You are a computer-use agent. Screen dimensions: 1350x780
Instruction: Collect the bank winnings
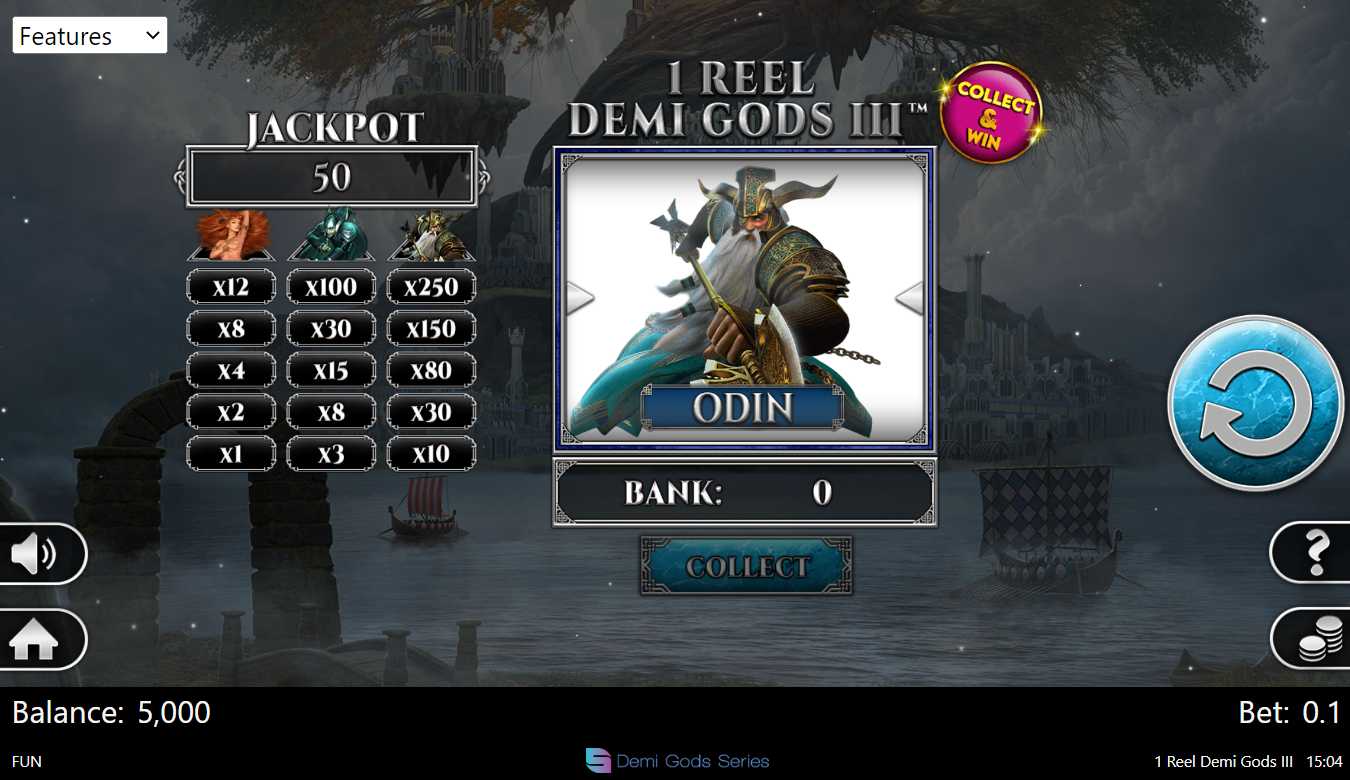(x=746, y=566)
